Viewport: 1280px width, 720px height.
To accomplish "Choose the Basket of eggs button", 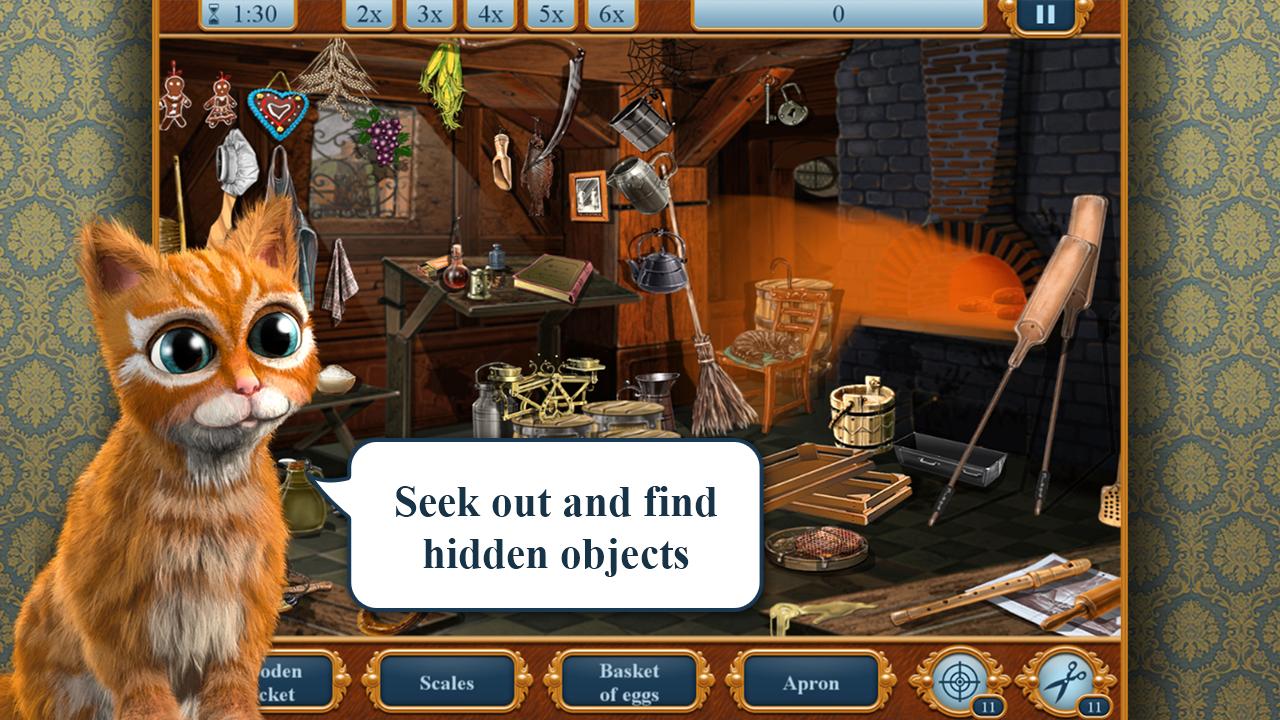I will (628, 683).
